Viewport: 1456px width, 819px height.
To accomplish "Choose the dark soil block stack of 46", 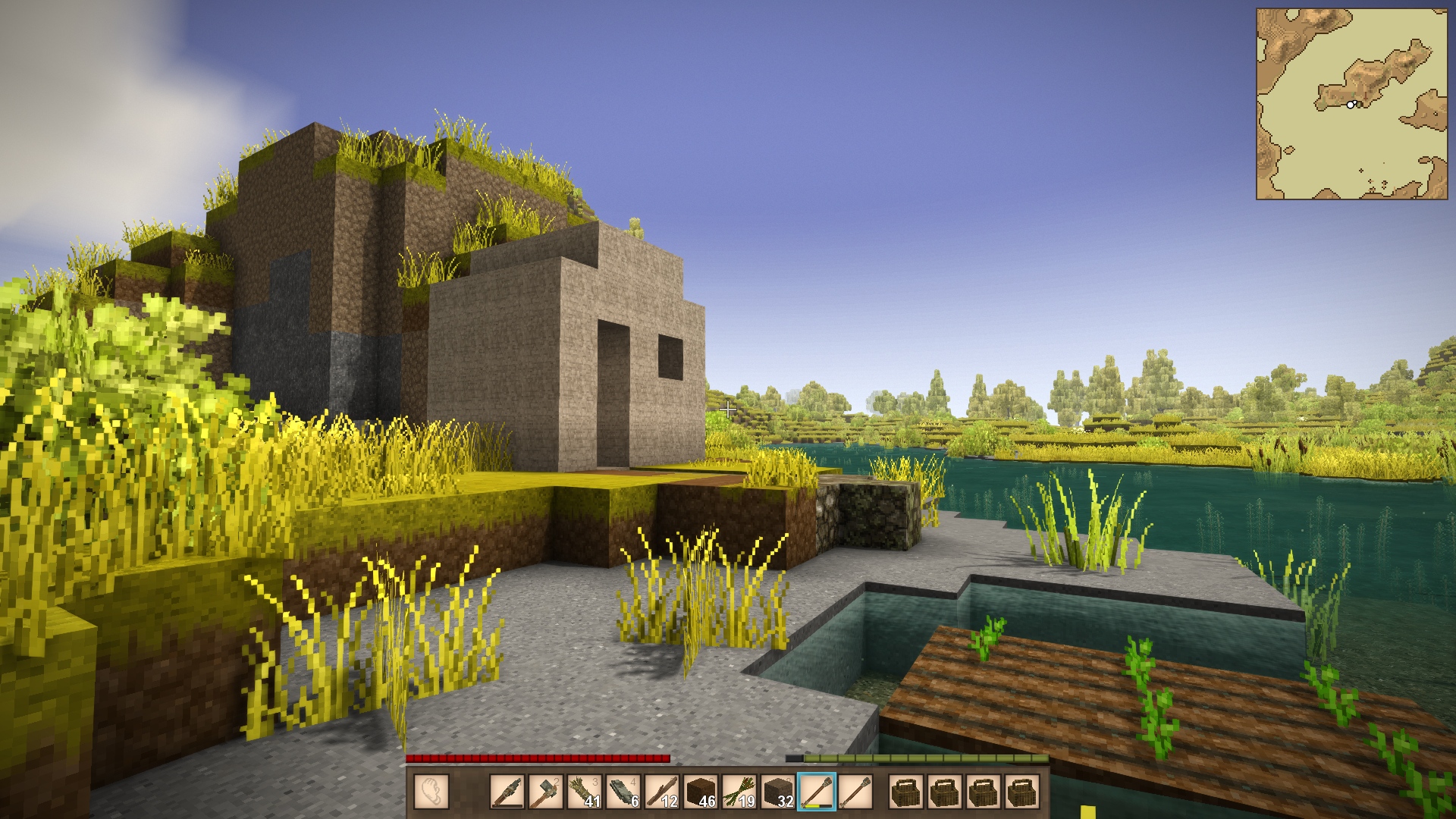I will 701,792.
